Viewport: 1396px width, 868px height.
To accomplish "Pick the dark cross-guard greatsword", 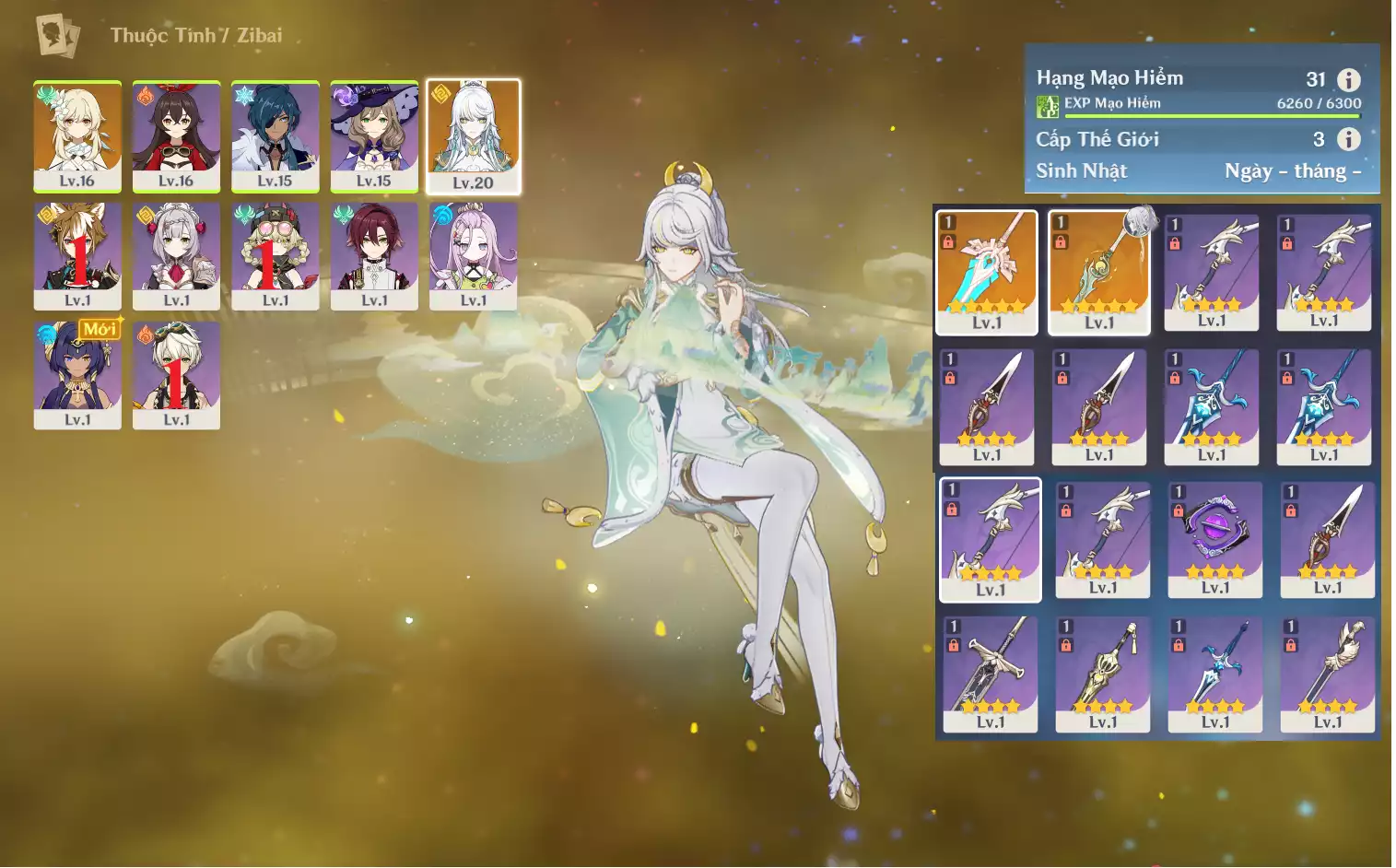I will pyautogui.click(x=991, y=673).
